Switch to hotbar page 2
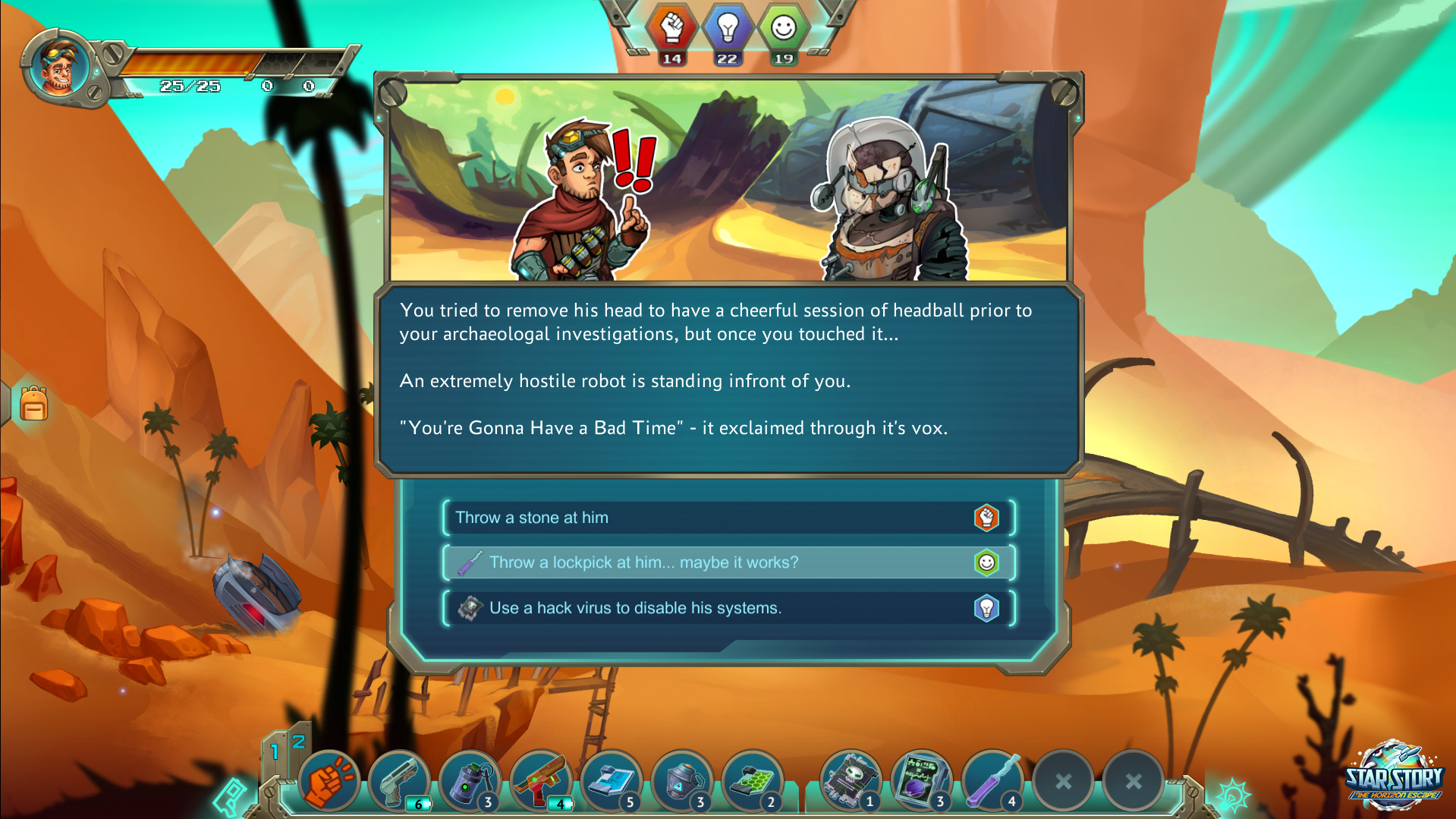Image resolution: width=1456 pixels, height=819 pixels. pyautogui.click(x=299, y=740)
